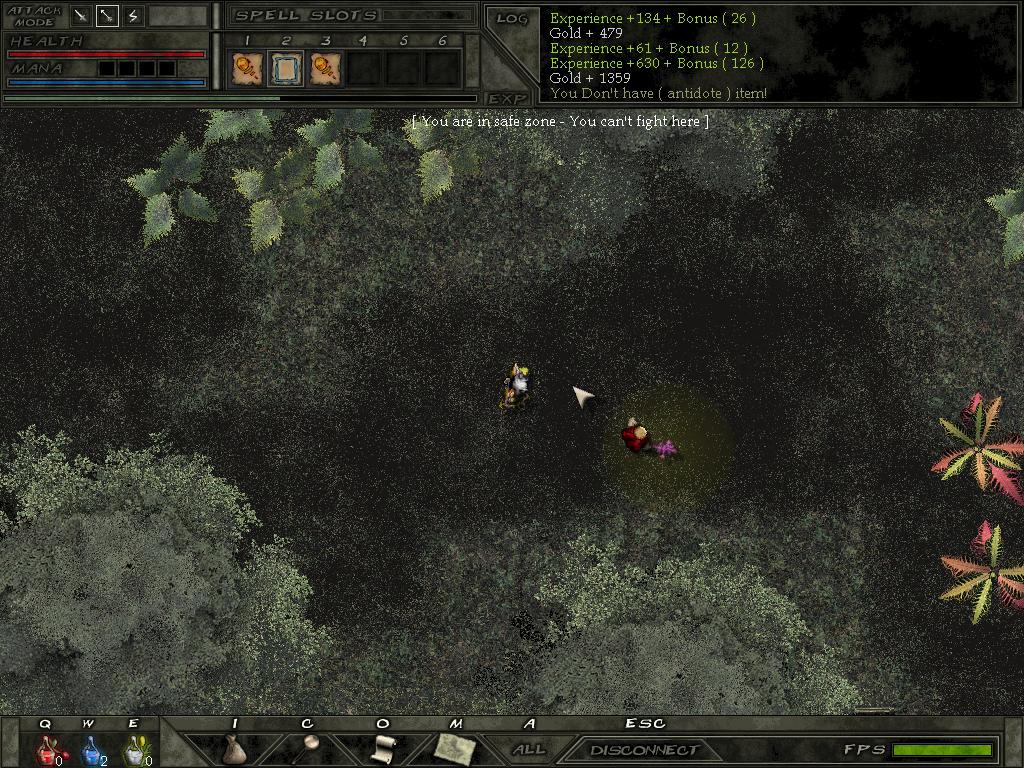
Task: Use the red health potion
Action: pos(47,749)
